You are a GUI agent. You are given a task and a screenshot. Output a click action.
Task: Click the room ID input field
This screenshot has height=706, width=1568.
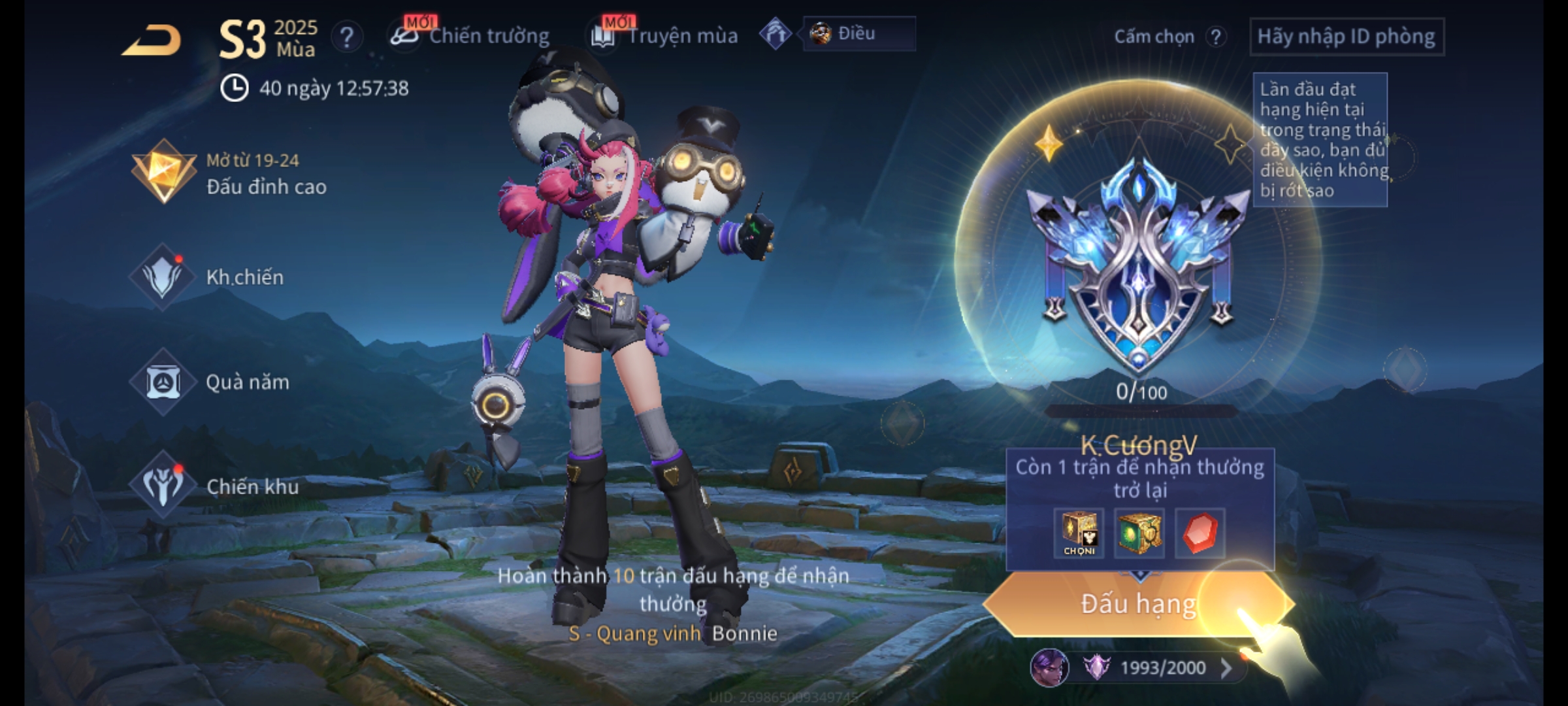(x=1346, y=37)
